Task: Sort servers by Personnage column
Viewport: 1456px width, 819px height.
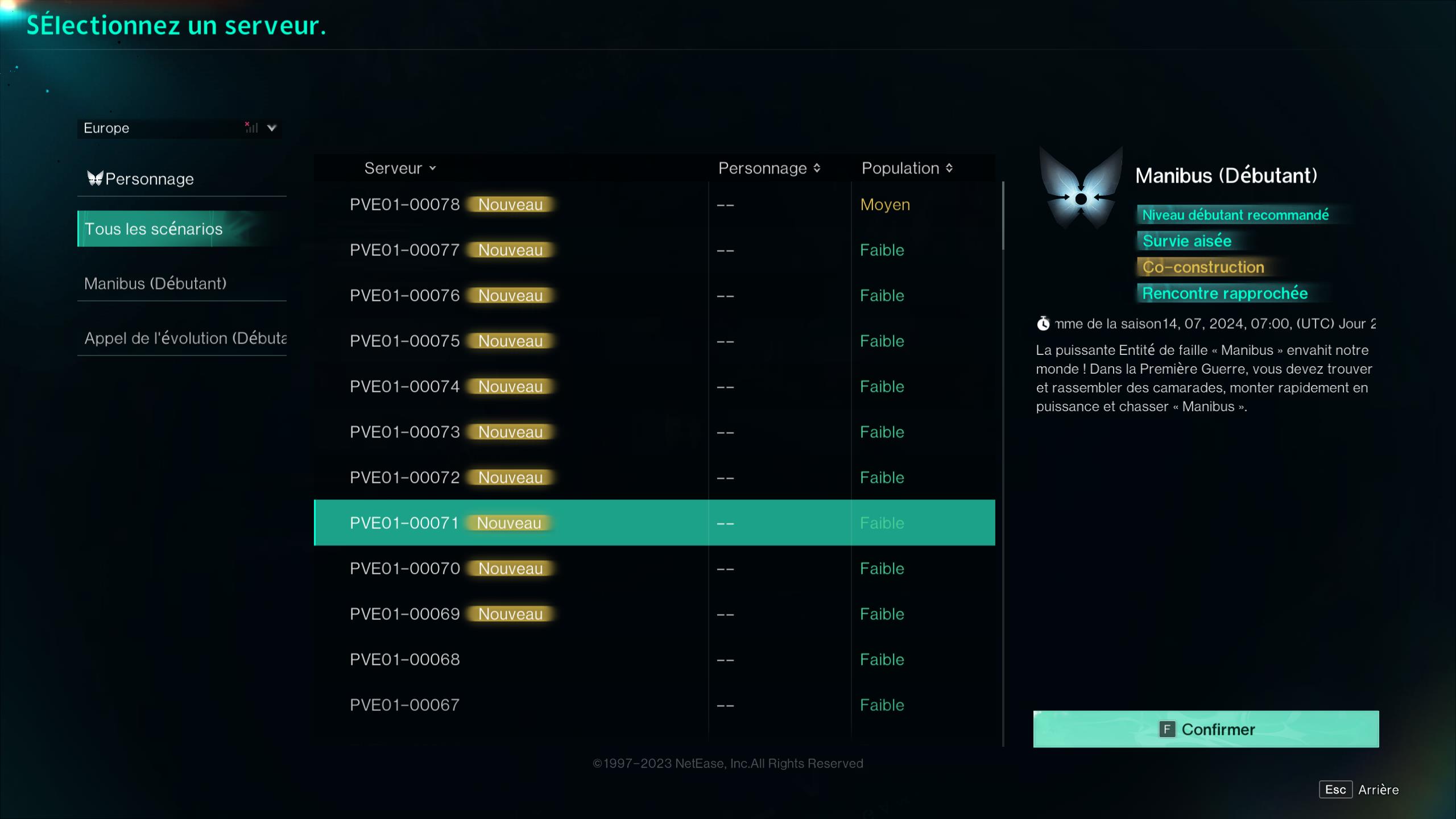Action: pos(817,168)
